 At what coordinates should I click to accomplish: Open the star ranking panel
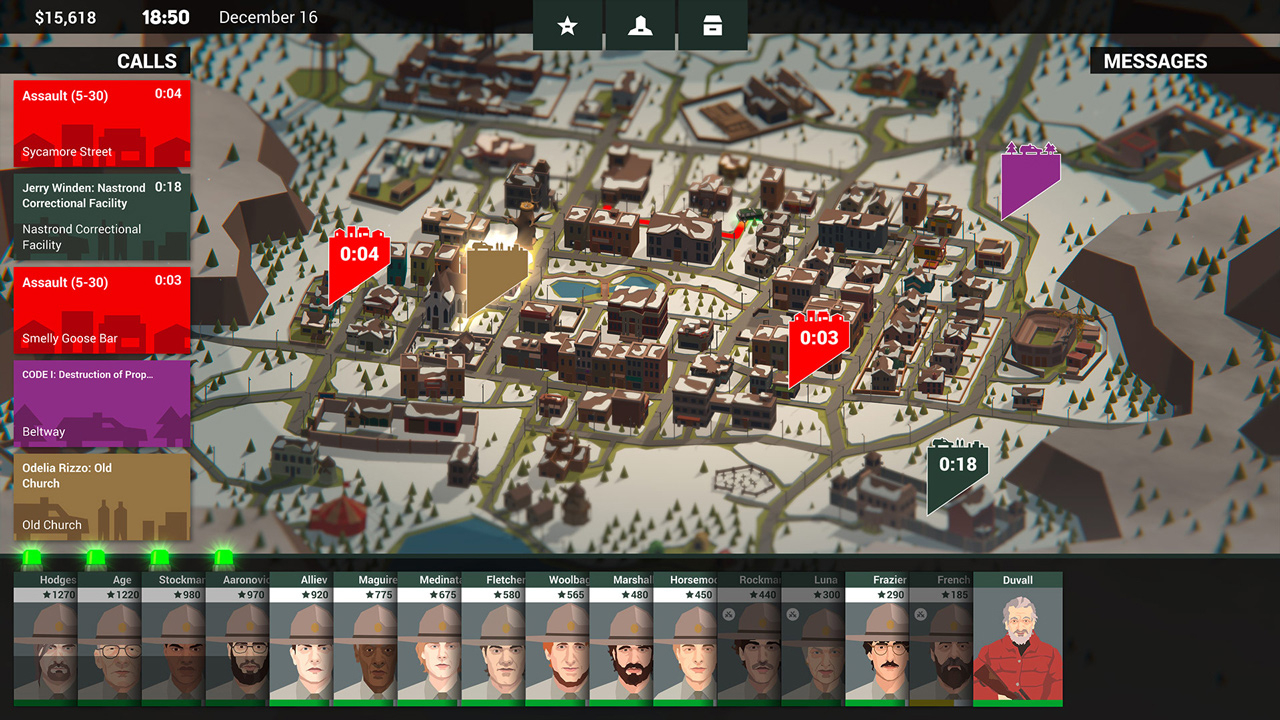tap(567, 26)
